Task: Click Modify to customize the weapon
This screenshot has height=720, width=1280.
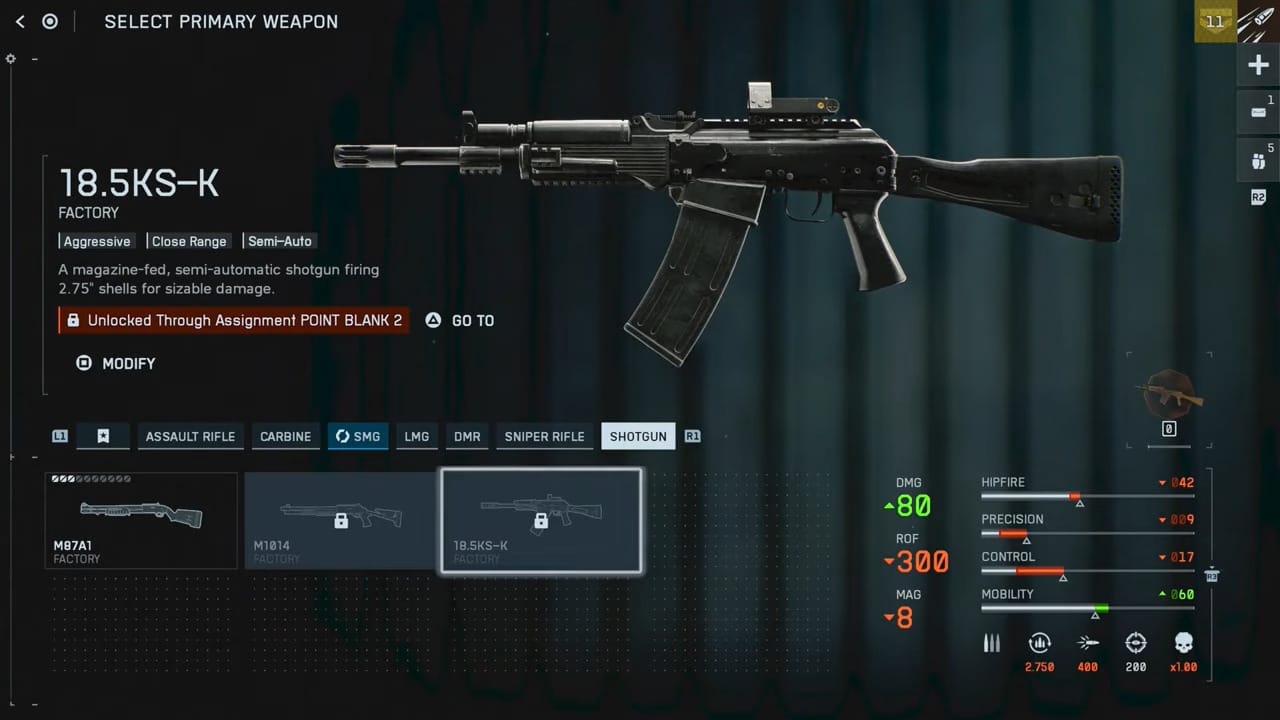Action: [117, 363]
